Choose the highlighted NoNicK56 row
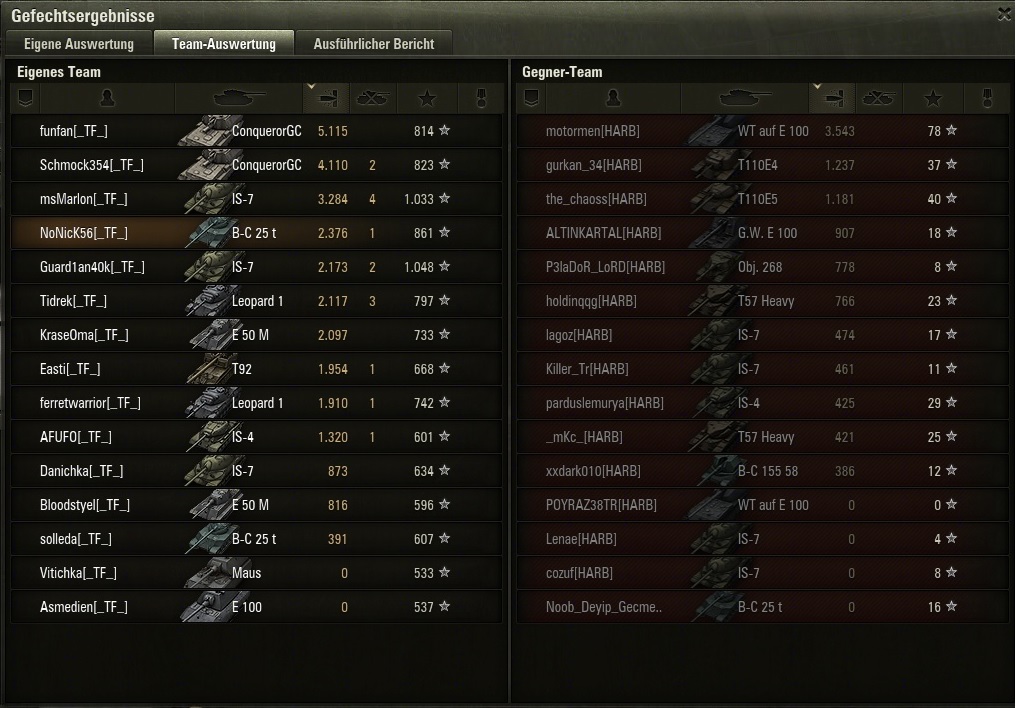This screenshot has height=708, width=1016. pyautogui.click(x=256, y=233)
